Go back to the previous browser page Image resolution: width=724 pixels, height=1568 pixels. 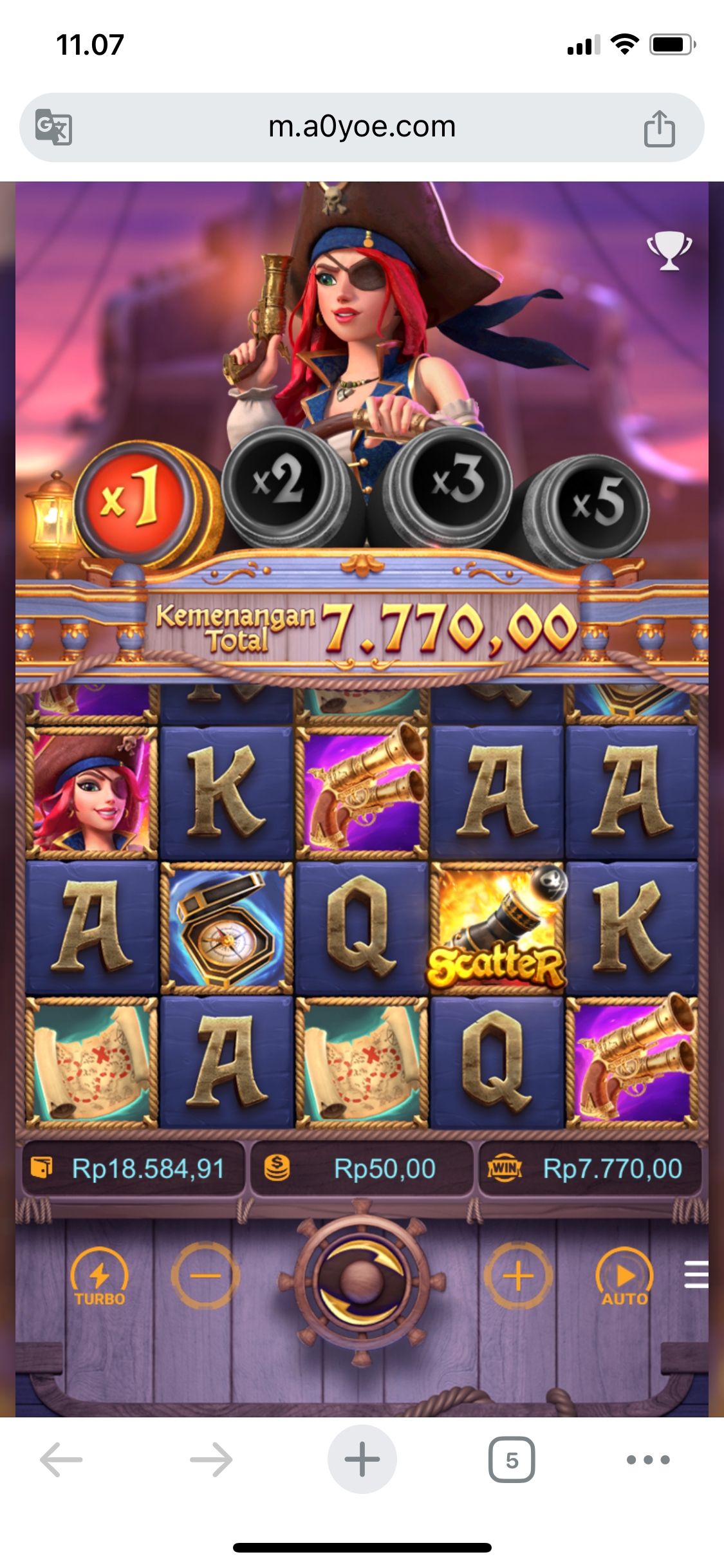click(62, 1459)
